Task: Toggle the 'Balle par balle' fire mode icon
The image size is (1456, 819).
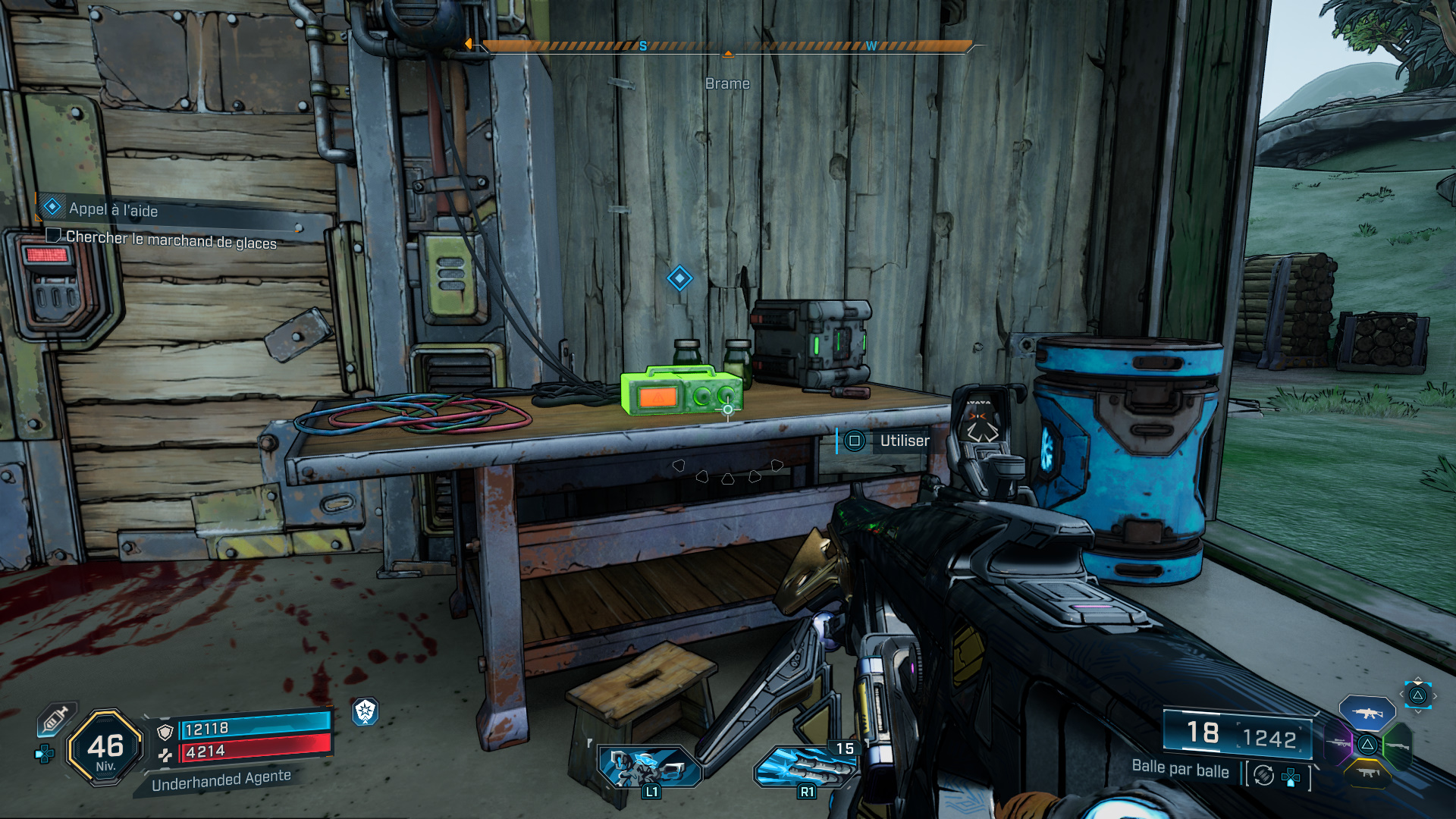Action: click(x=1263, y=775)
